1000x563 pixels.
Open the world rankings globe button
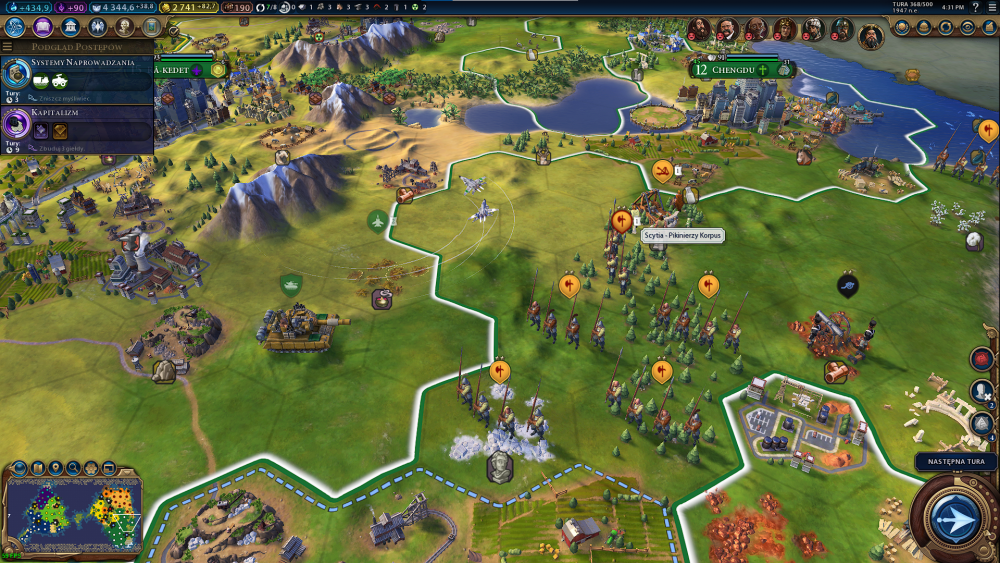tap(904, 27)
